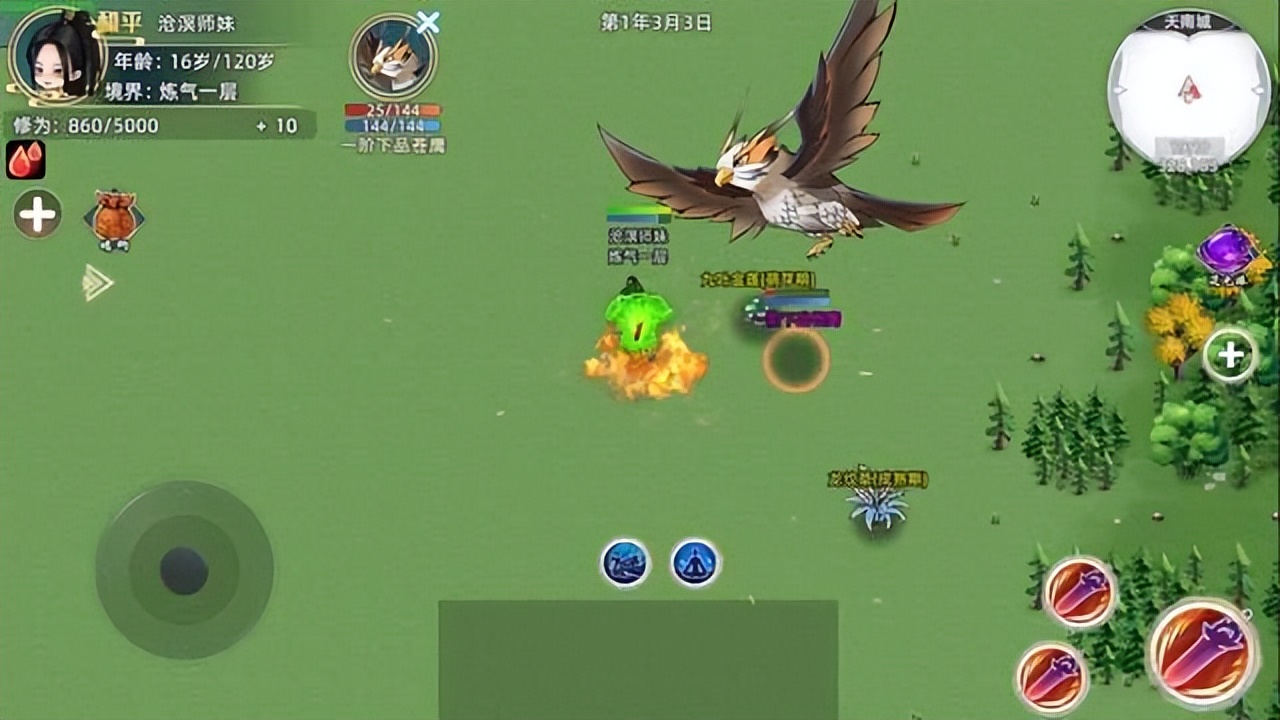Tap the red blood drops status icon
The height and width of the screenshot is (720, 1280).
[x=26, y=160]
